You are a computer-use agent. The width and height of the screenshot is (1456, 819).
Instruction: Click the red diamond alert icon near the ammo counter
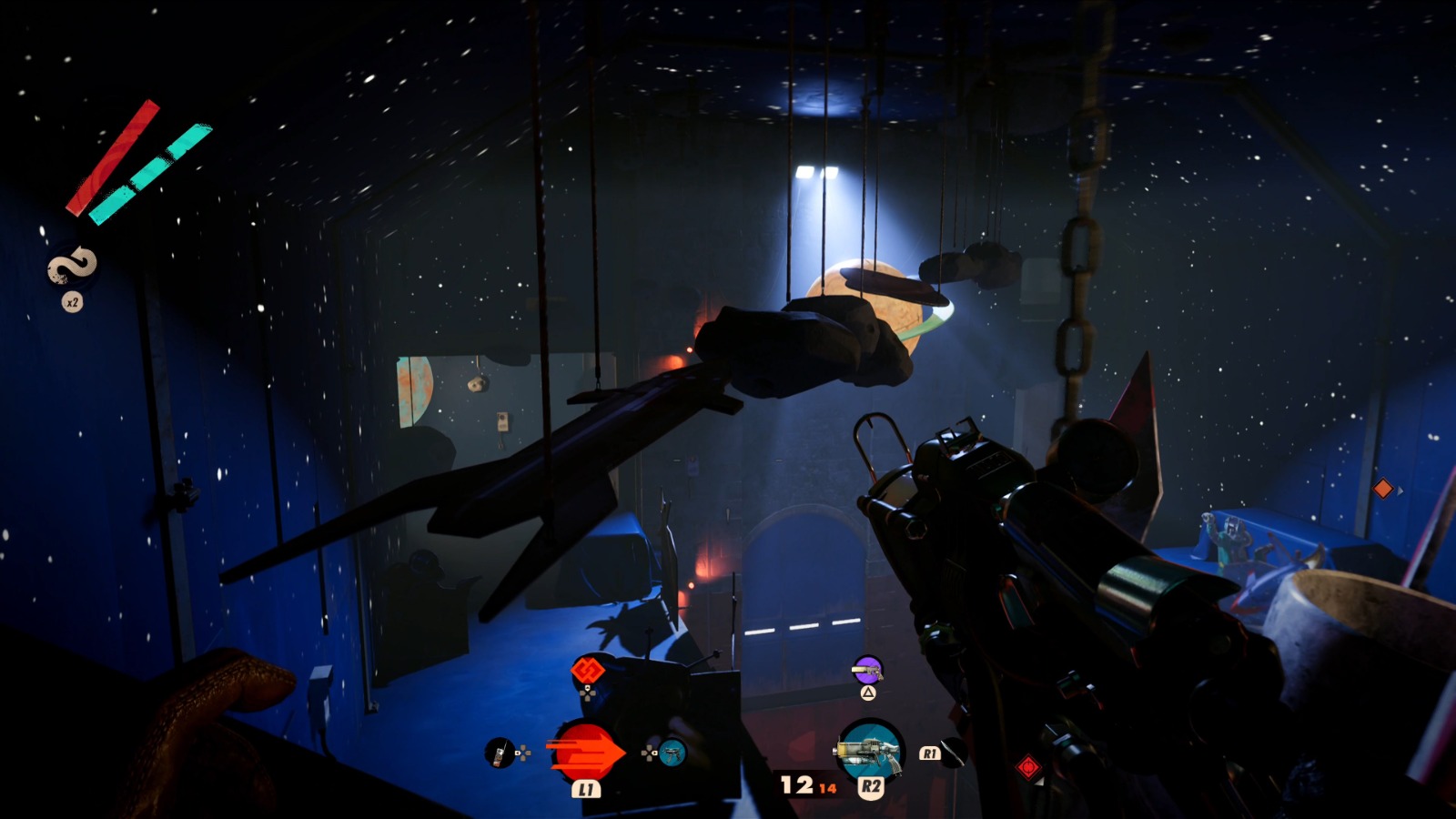coord(1028,767)
